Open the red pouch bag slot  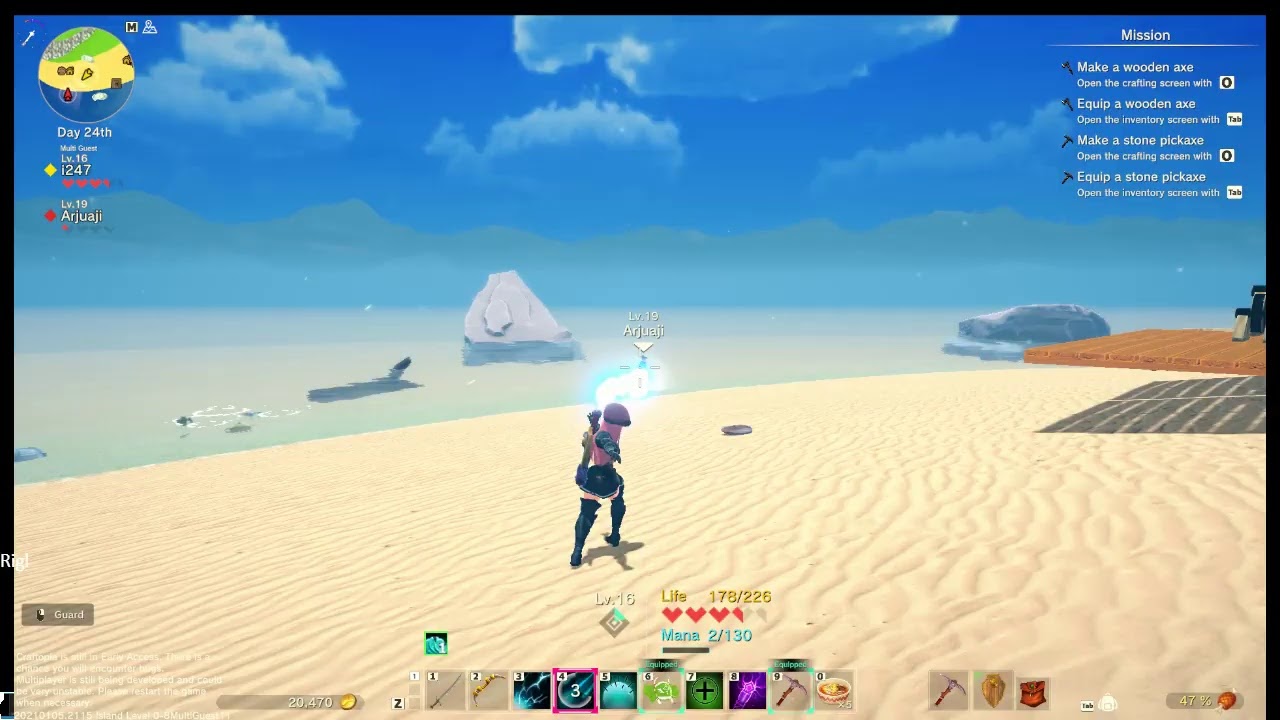[x=1034, y=691]
